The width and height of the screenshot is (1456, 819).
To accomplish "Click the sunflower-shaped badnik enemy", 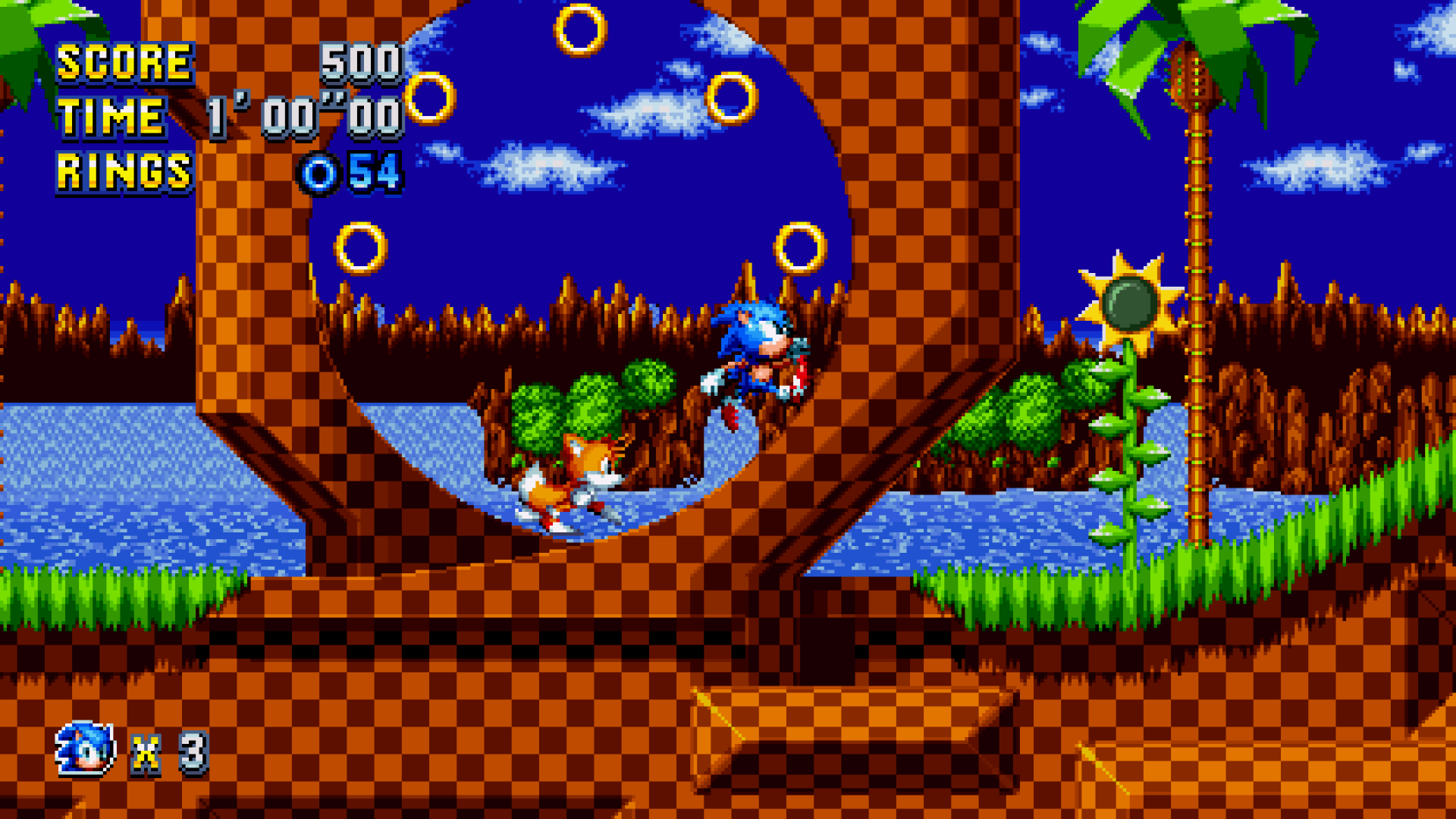I will [1128, 302].
